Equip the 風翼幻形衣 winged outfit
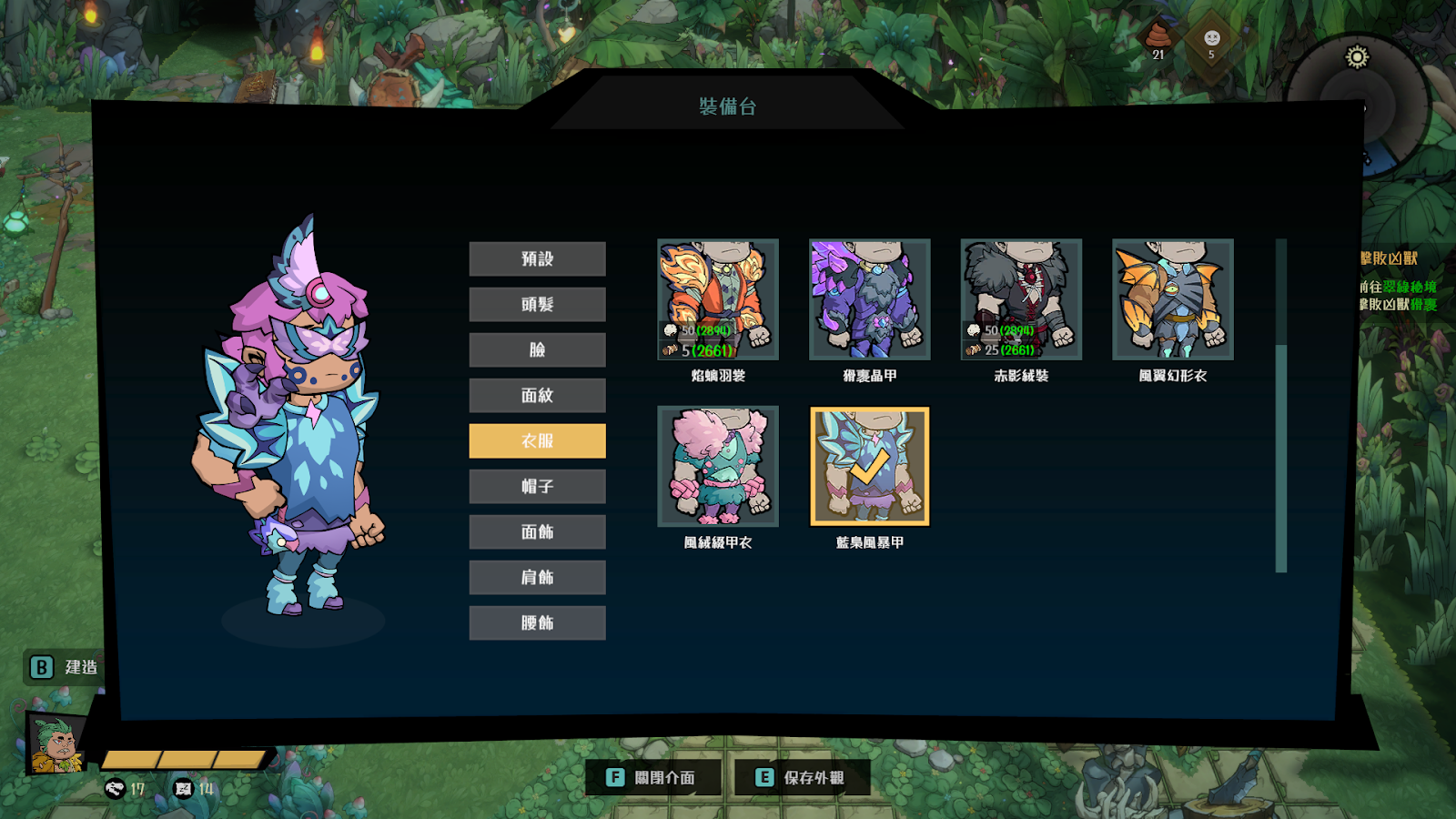This screenshot has height=819, width=1456. tap(1172, 299)
